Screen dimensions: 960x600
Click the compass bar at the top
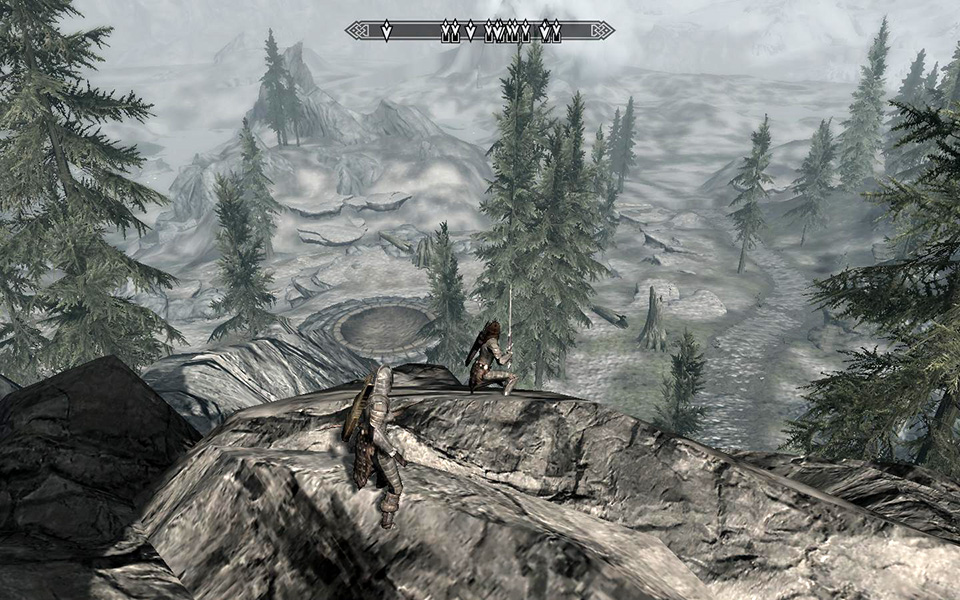click(480, 31)
